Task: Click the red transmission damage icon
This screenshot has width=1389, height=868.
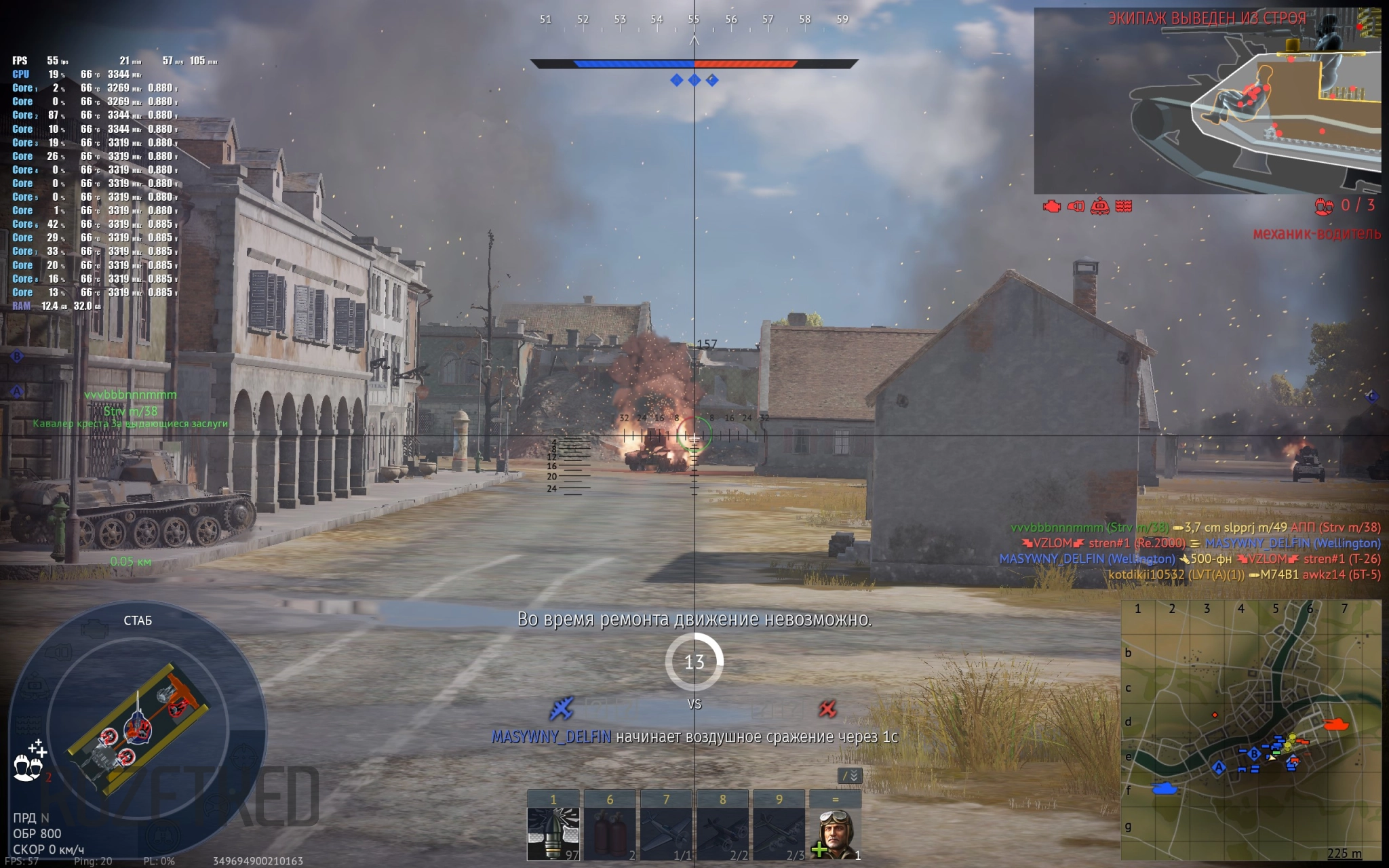Action: 1076,206
